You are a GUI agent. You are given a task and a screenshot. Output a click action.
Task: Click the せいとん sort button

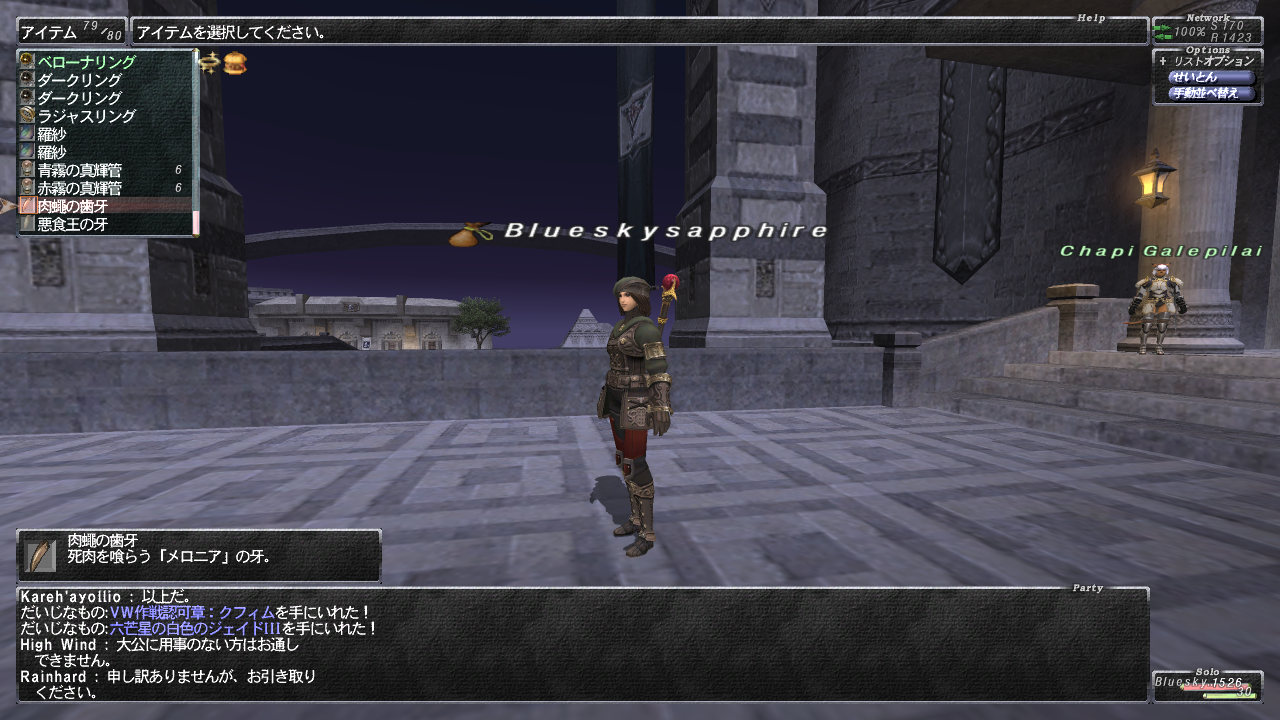coord(1210,77)
